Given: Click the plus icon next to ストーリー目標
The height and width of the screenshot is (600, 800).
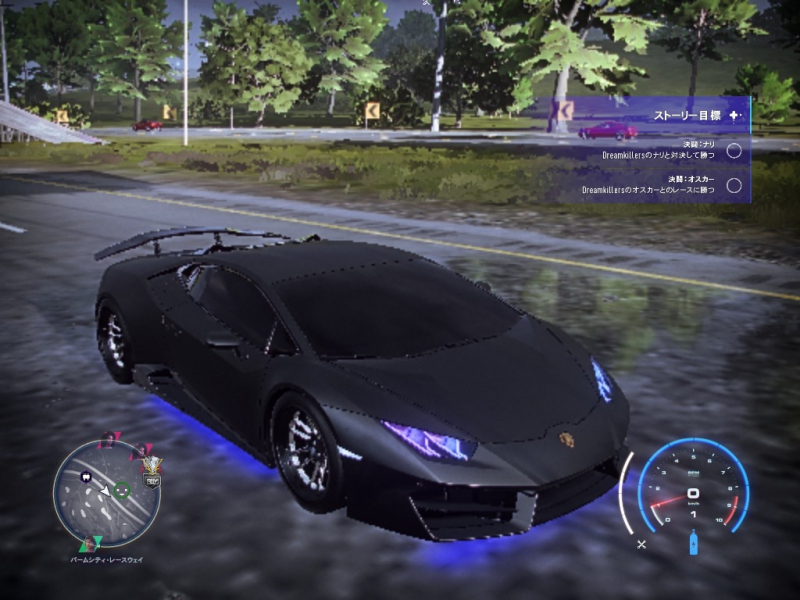Looking at the screenshot, I should 736,115.
